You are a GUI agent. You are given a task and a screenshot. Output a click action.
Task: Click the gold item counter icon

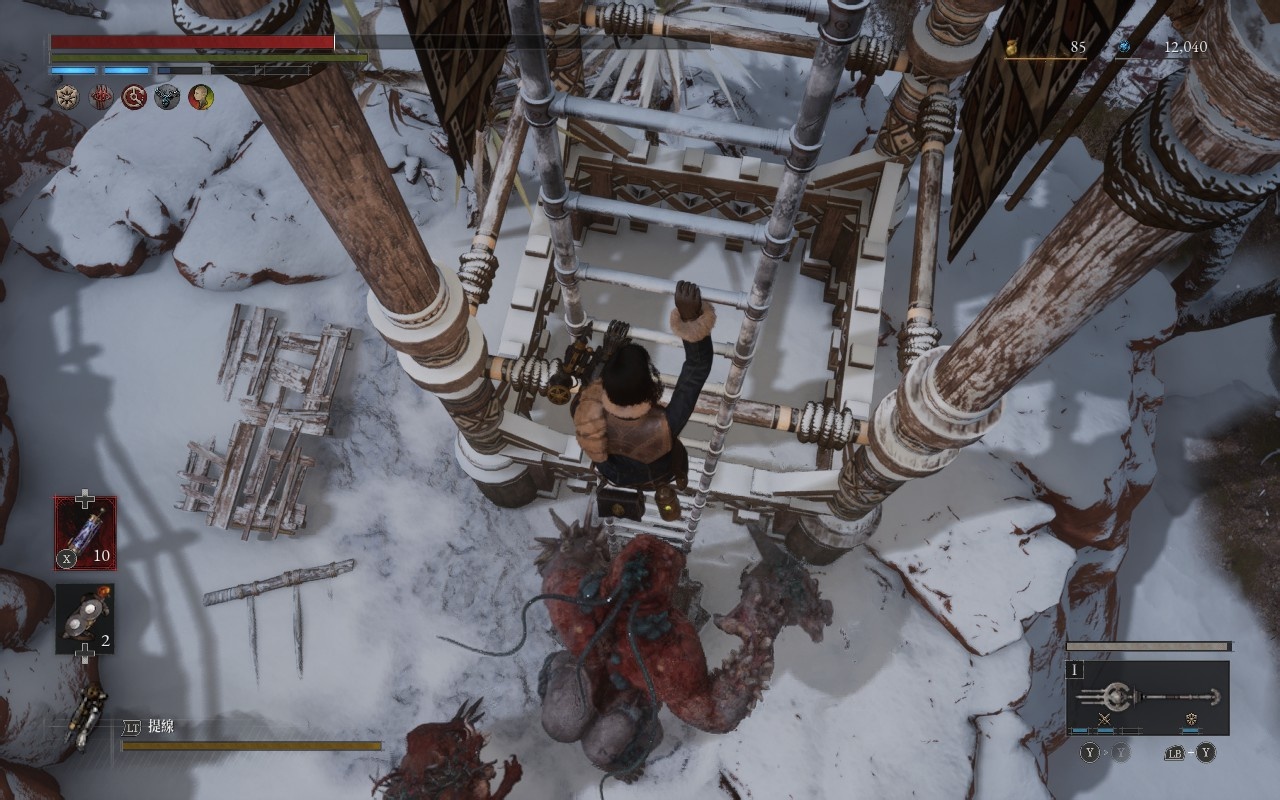point(1012,47)
